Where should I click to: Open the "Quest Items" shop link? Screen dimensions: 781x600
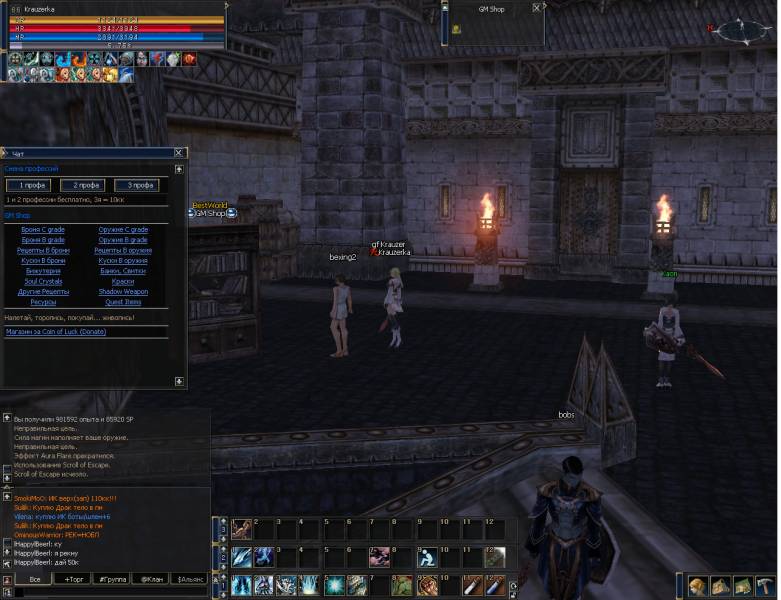[123, 301]
